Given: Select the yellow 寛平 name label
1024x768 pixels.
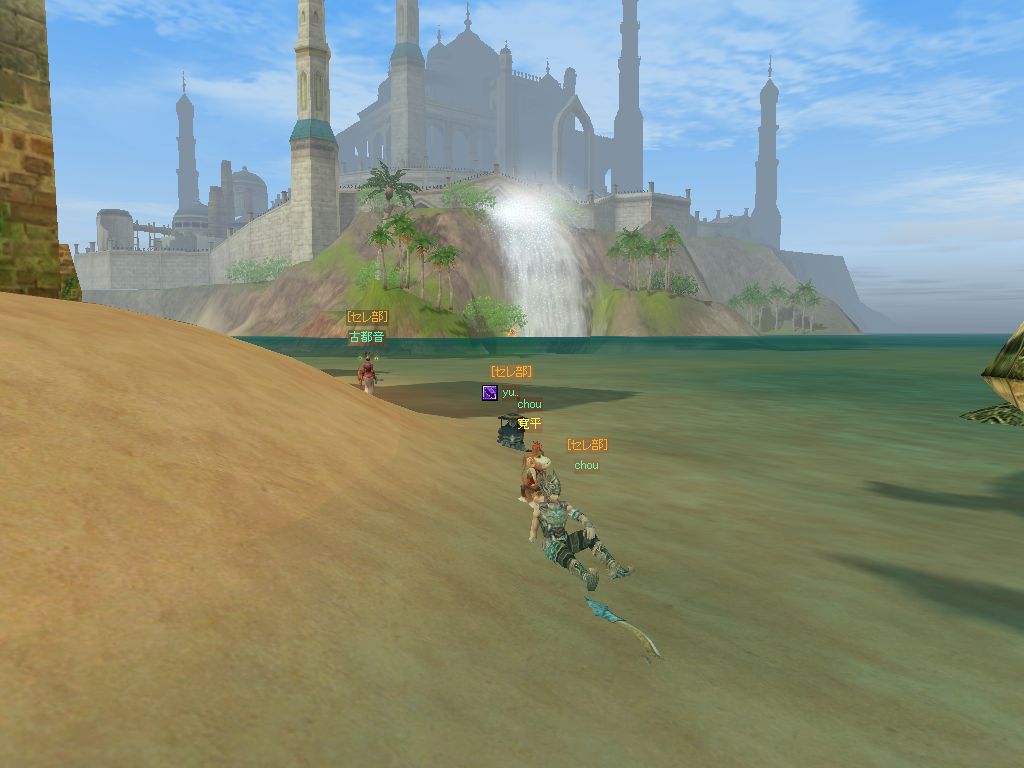Looking at the screenshot, I should 530,424.
